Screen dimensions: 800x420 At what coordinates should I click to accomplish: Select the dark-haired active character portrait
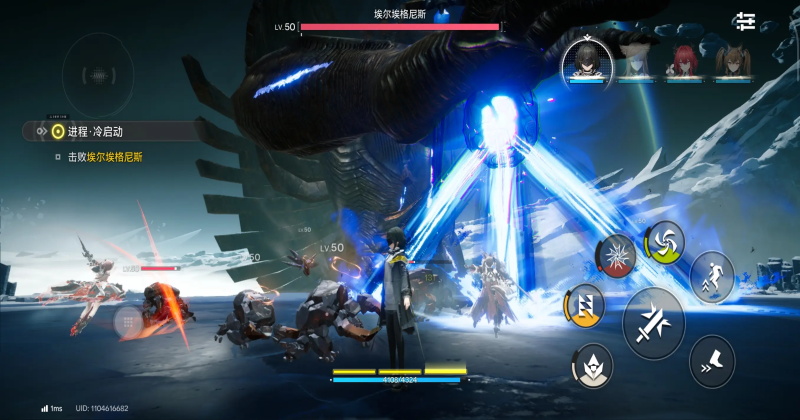pos(583,58)
